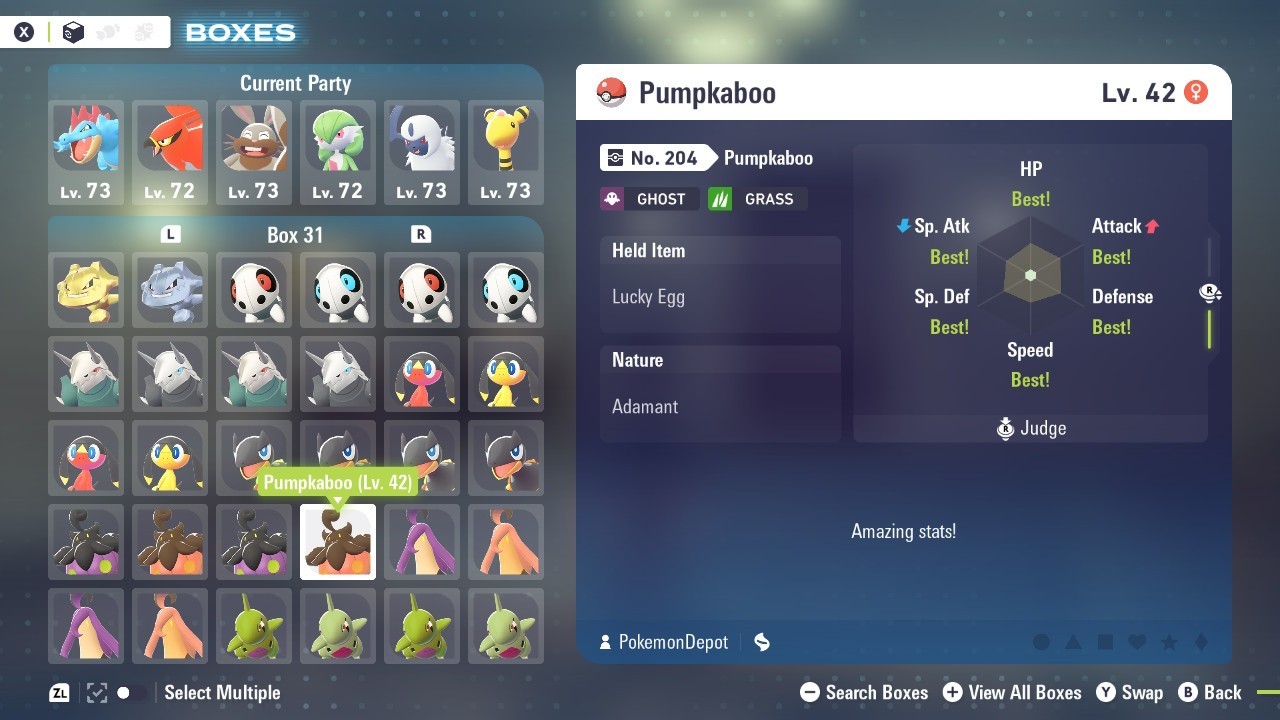
Task: Select the GHOST type tag
Action: (x=649, y=198)
